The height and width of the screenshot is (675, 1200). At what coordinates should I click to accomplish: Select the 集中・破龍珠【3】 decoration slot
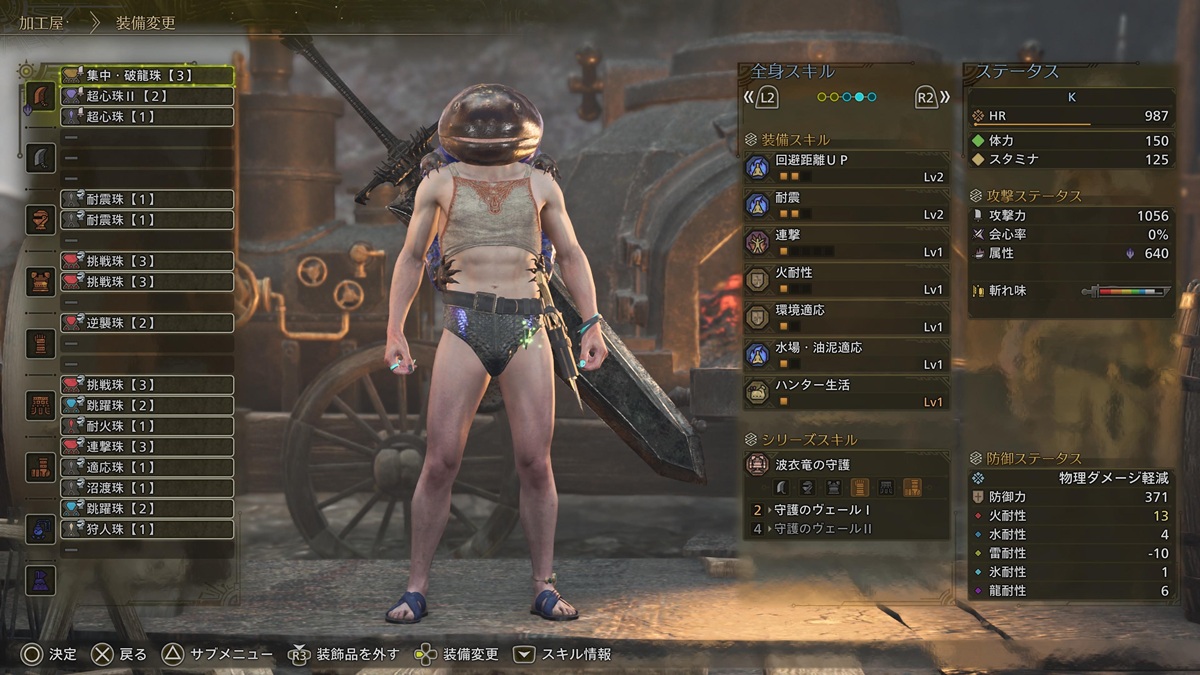(x=147, y=75)
